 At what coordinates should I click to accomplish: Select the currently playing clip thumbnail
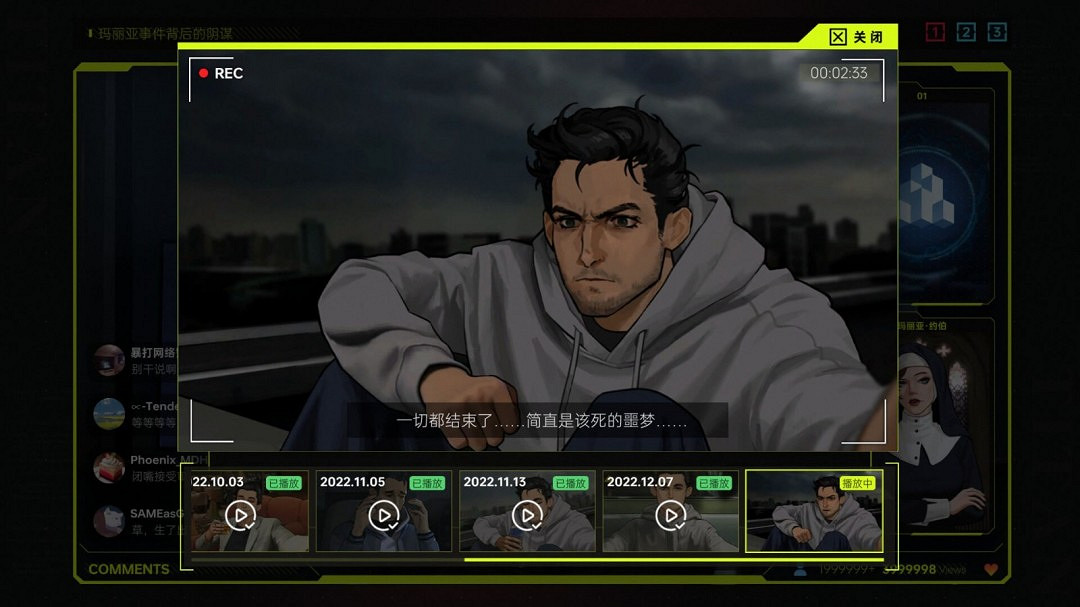click(814, 511)
